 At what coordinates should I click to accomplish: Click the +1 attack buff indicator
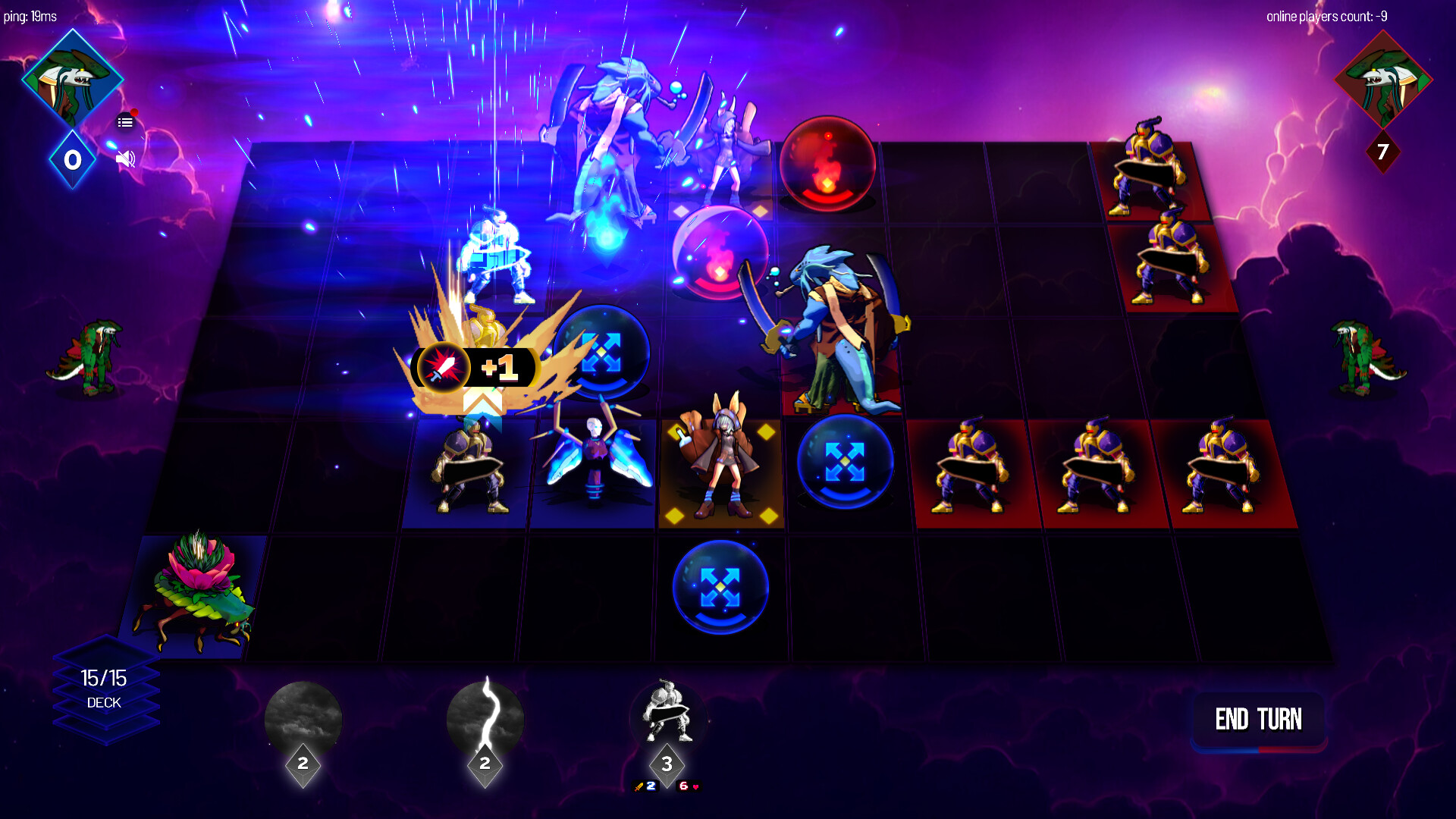pos(473,366)
